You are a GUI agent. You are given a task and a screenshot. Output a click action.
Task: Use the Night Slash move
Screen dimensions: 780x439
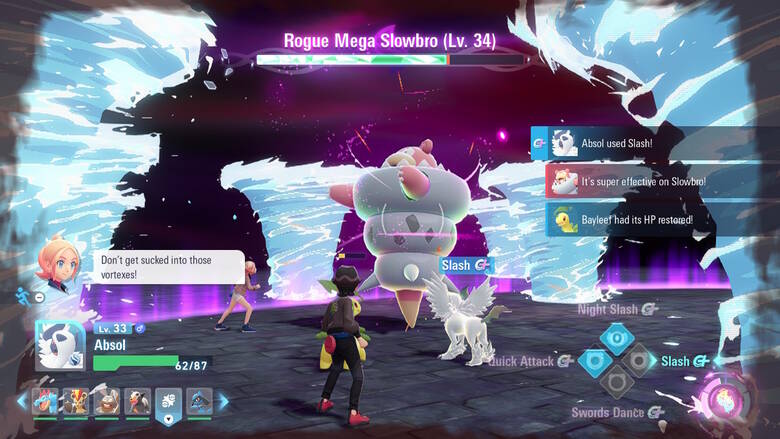pyautogui.click(x=615, y=337)
